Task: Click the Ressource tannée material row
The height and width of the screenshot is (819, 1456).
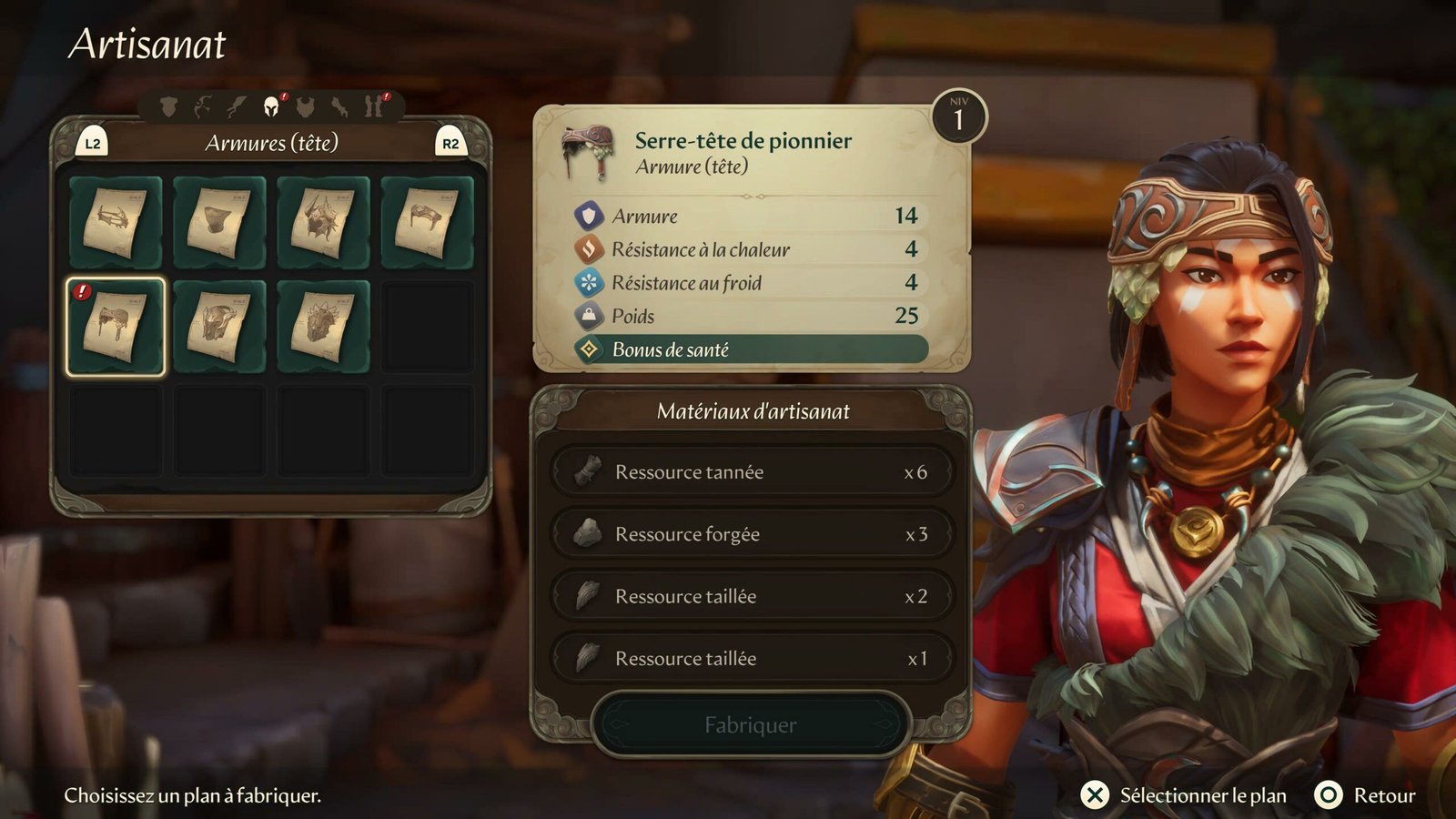Action: tap(752, 471)
